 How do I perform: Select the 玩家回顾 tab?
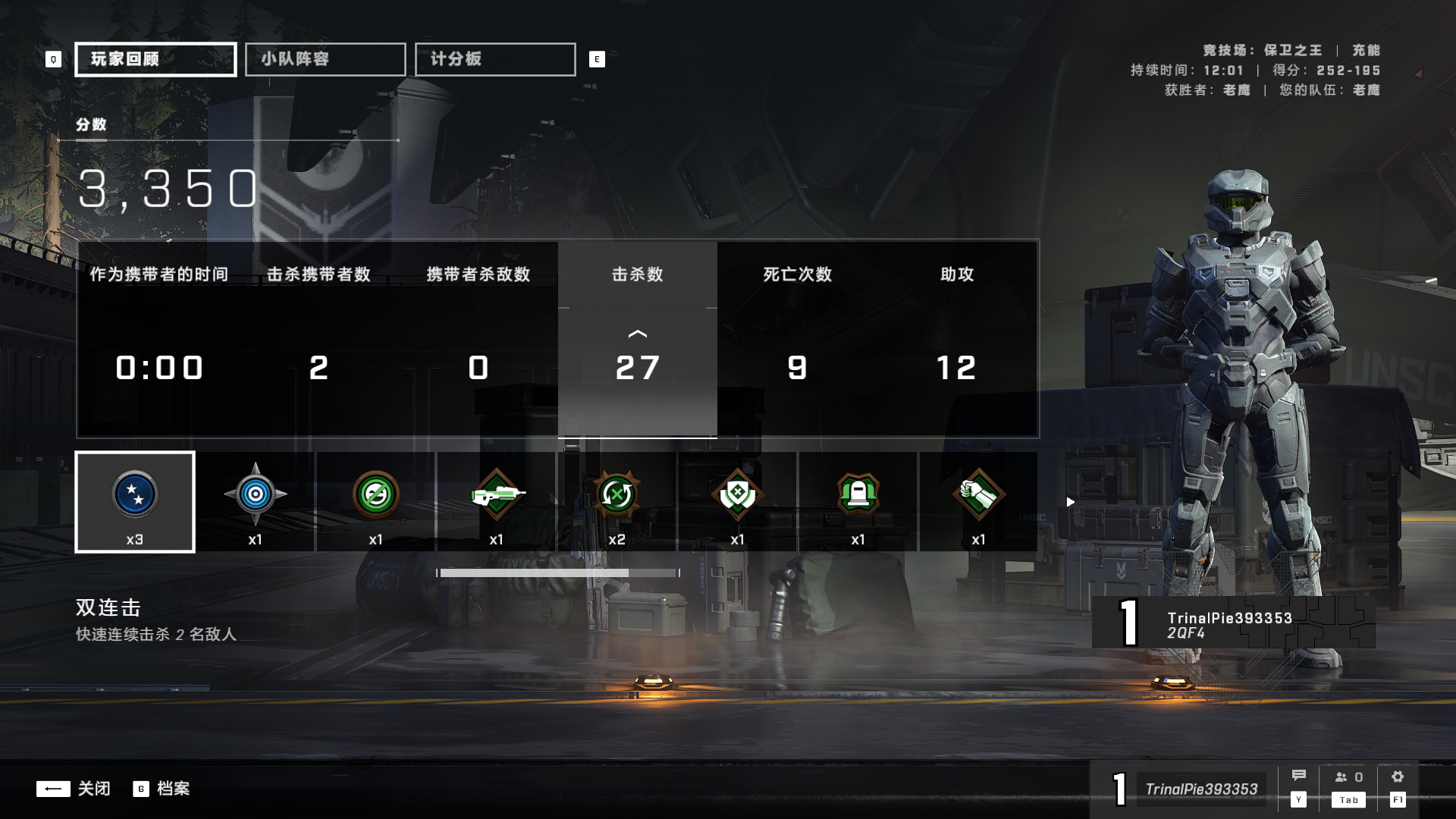coord(154,58)
